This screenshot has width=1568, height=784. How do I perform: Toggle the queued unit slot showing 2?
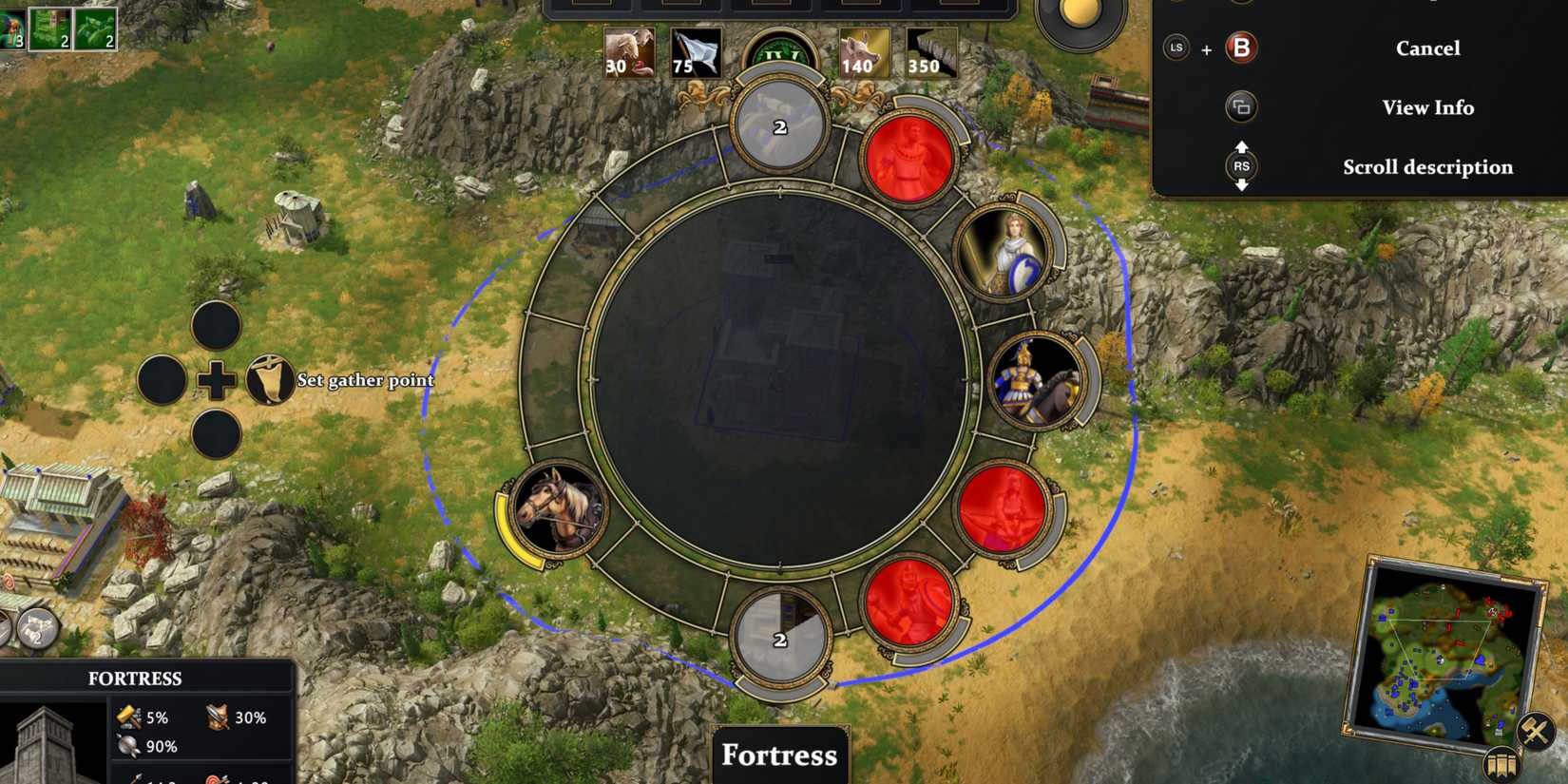coord(777,125)
